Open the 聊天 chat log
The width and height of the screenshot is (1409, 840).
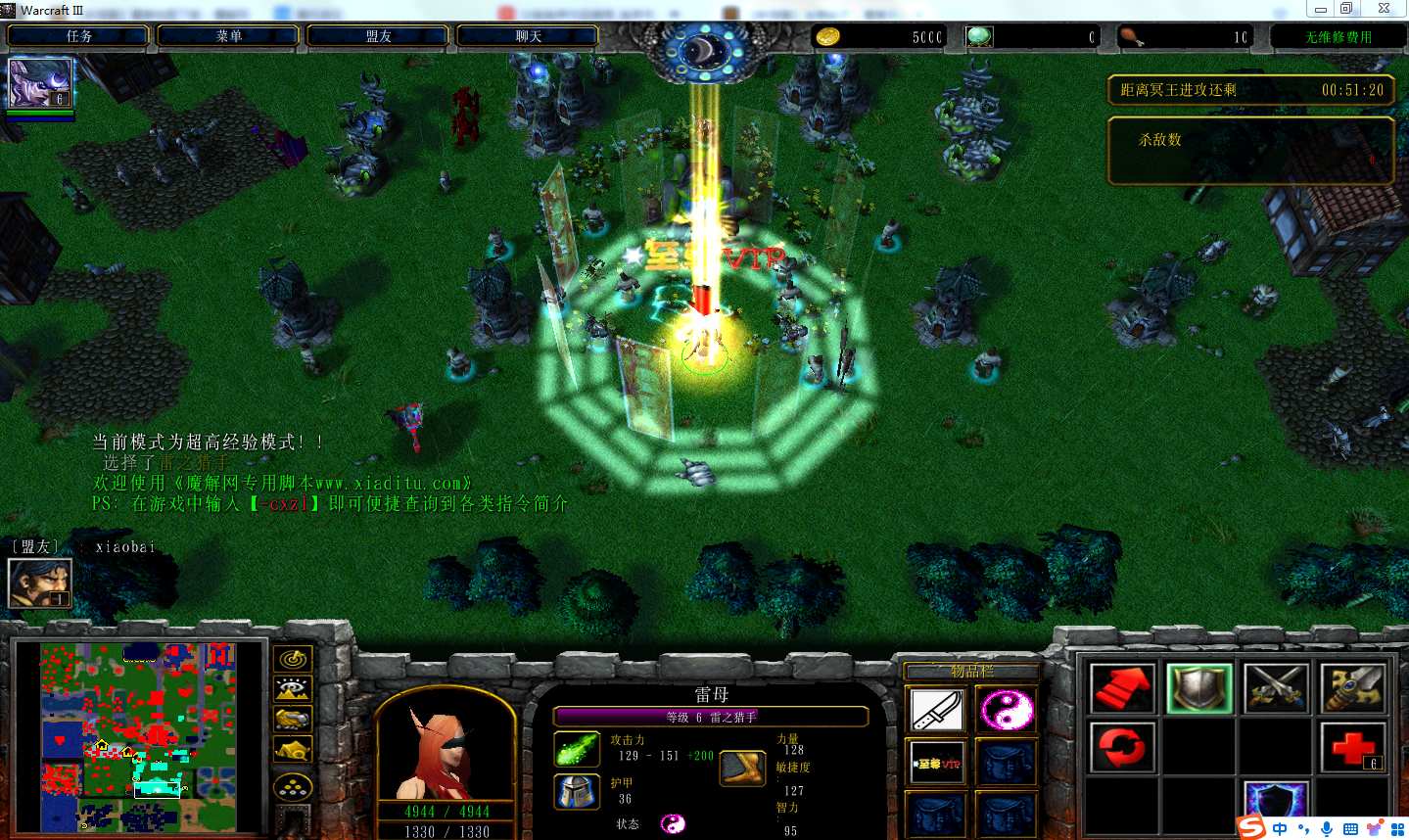[528, 36]
